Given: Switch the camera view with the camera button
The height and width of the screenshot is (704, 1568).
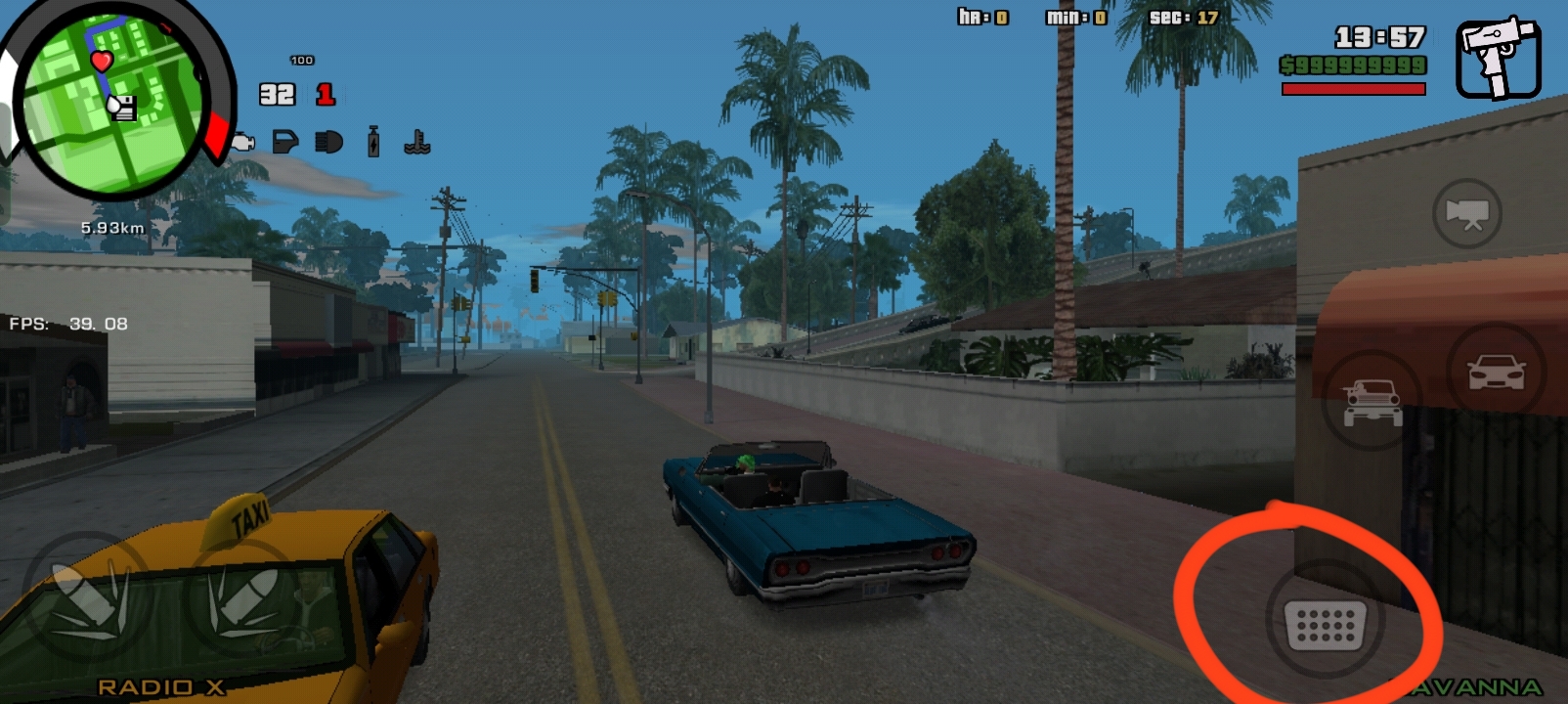Looking at the screenshot, I should (x=1466, y=213).
